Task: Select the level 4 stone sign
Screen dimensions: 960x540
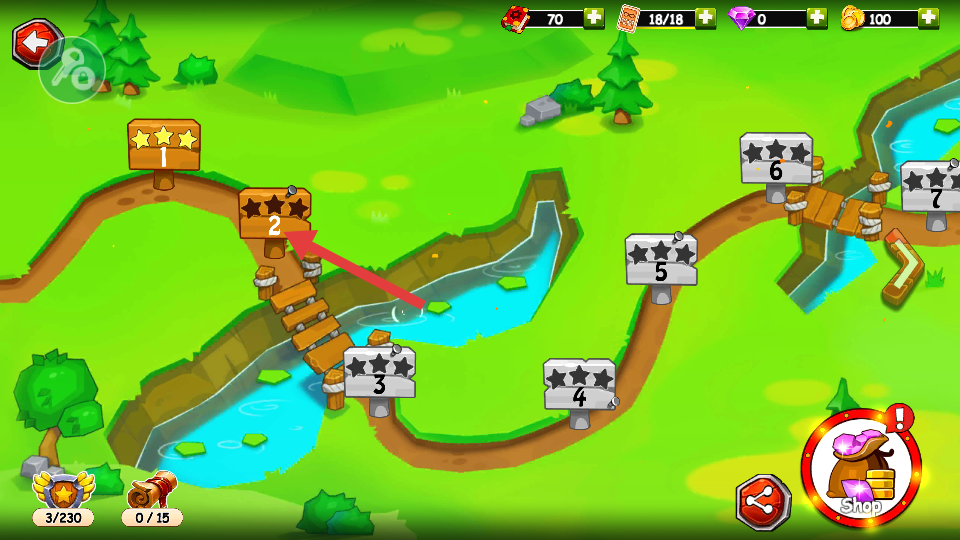Action: pos(579,385)
